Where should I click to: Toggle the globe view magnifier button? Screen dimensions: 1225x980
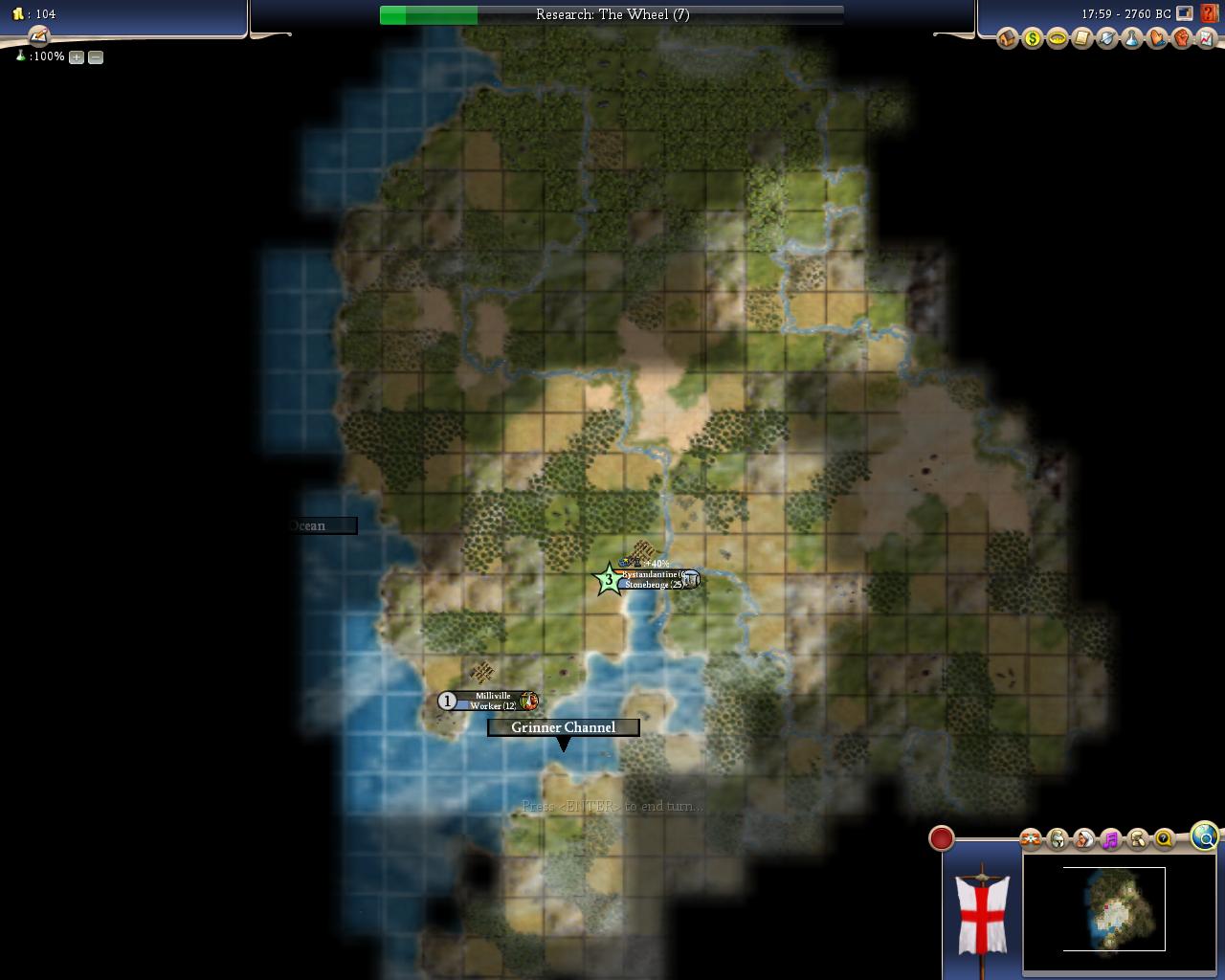pos(1205,836)
